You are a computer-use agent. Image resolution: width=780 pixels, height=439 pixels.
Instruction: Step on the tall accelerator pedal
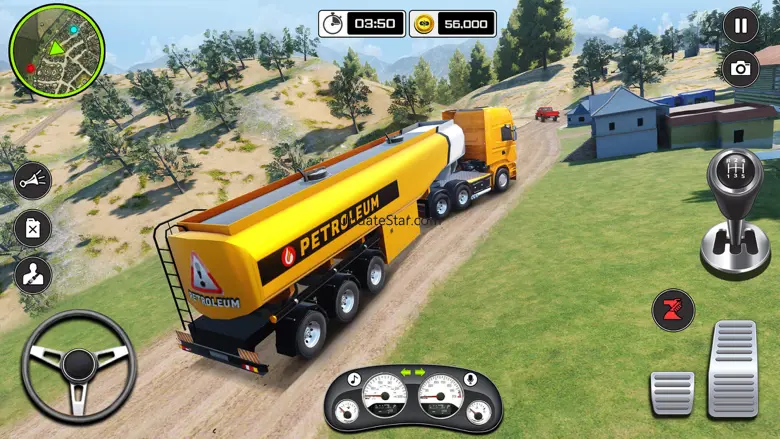(733, 368)
